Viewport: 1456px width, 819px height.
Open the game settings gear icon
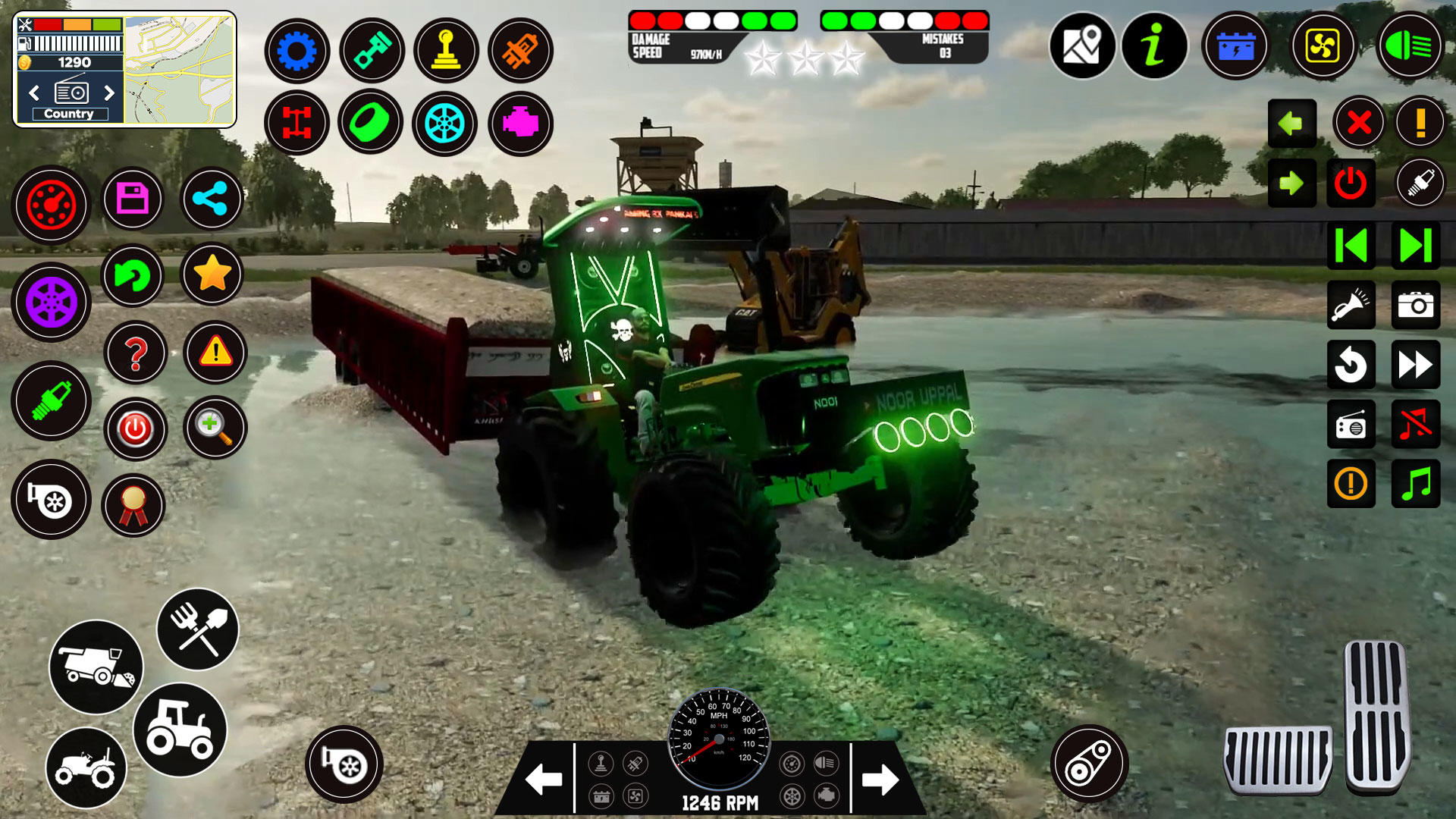(297, 51)
